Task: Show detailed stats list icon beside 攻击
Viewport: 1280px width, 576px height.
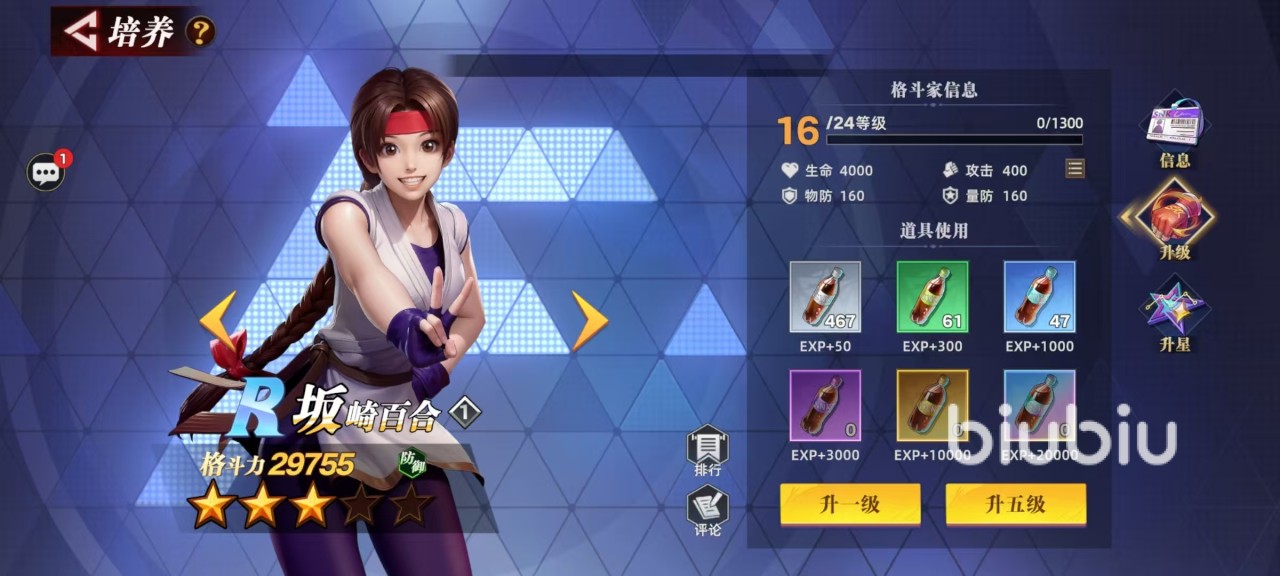Action: (1075, 168)
